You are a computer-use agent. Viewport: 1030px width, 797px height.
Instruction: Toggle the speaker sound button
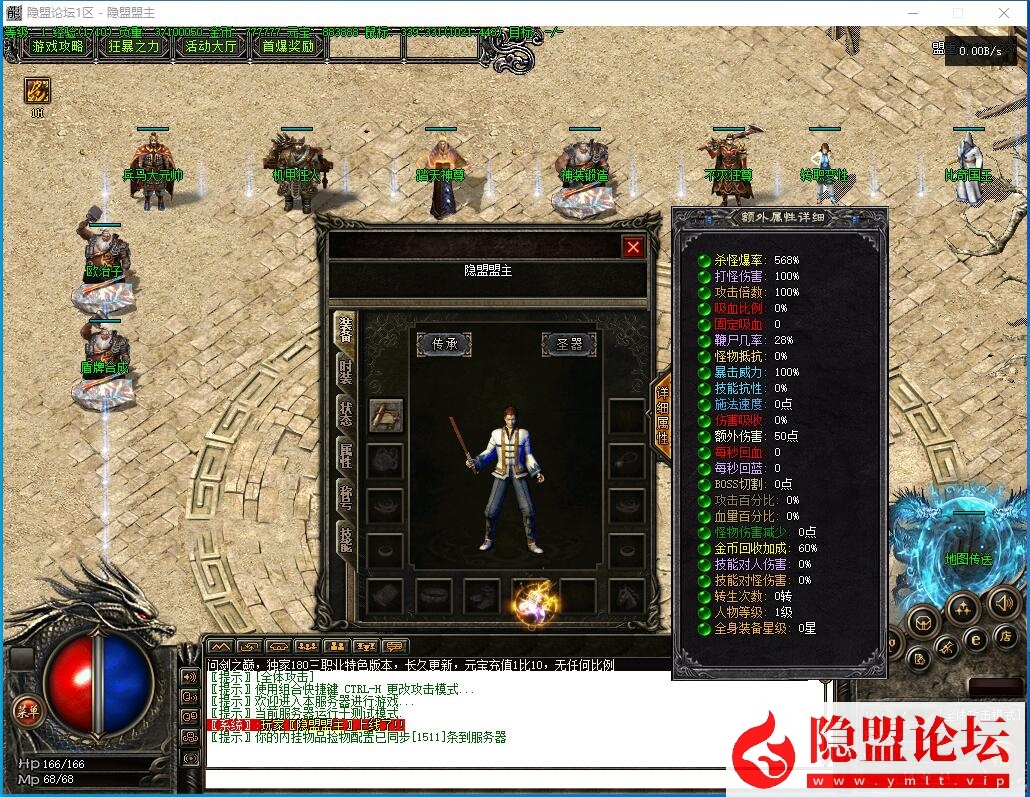click(1003, 602)
